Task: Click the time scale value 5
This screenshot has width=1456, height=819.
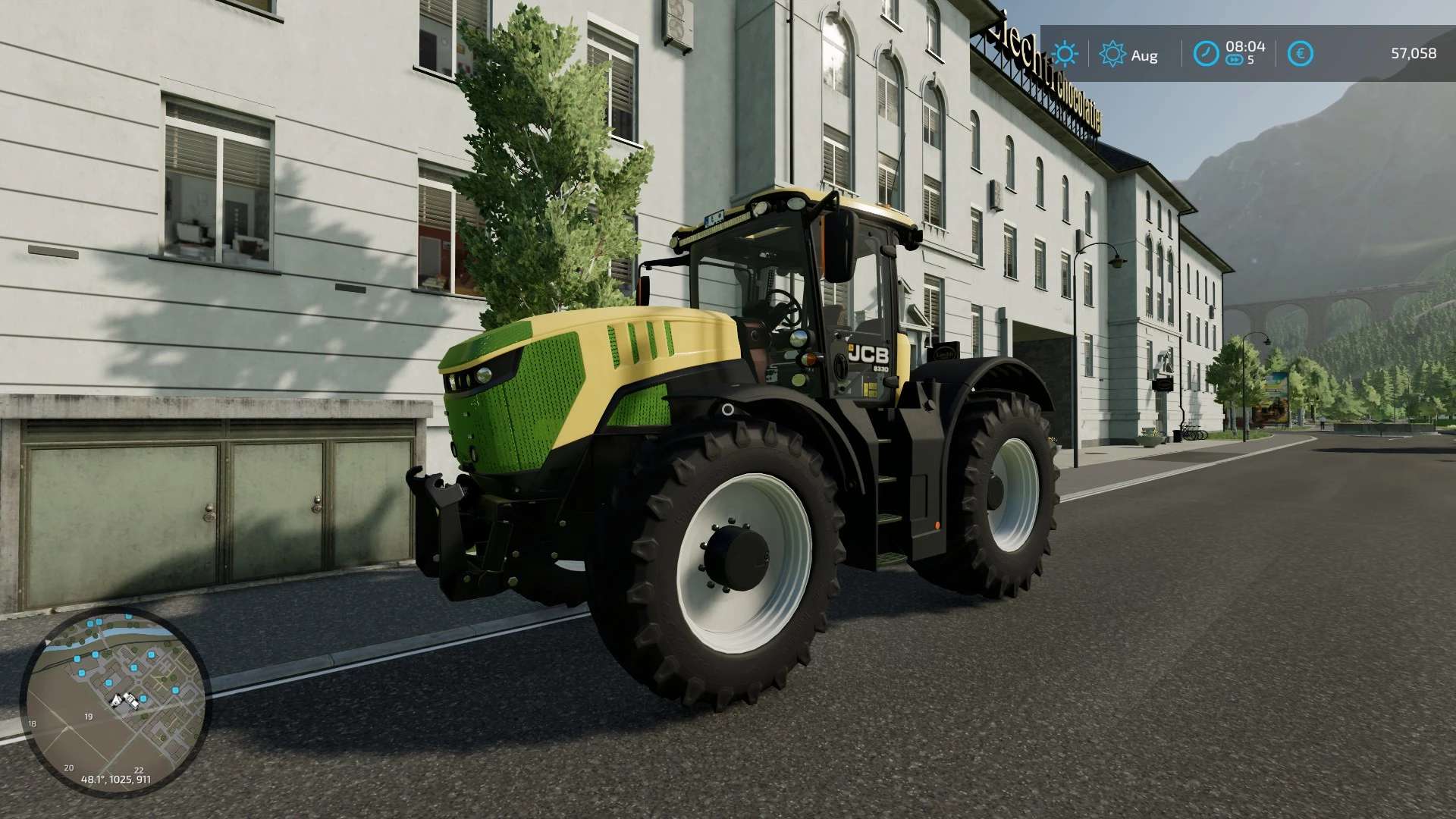Action: [1250, 58]
